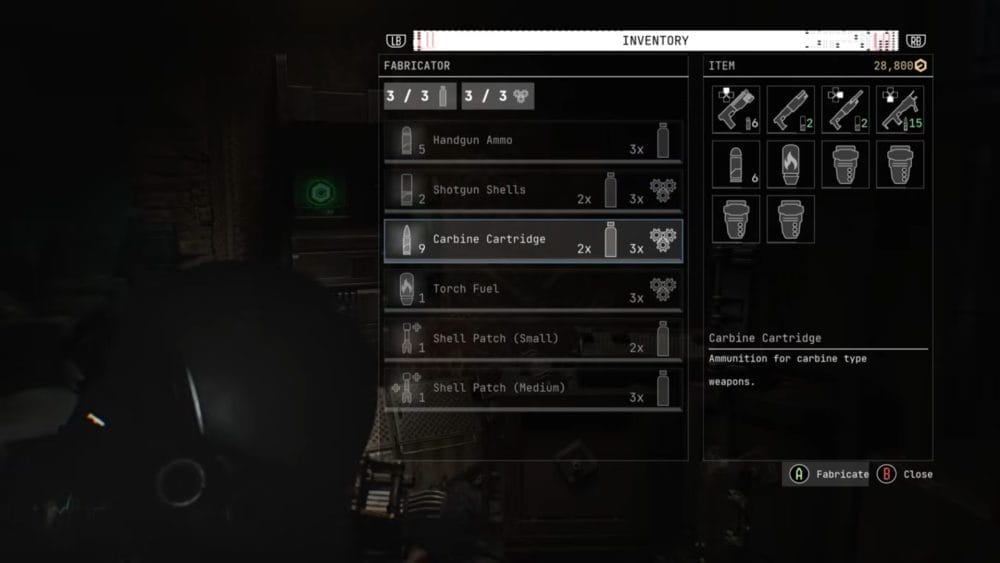
Task: Select the handgun holding 6 rounds
Action: pos(736,110)
